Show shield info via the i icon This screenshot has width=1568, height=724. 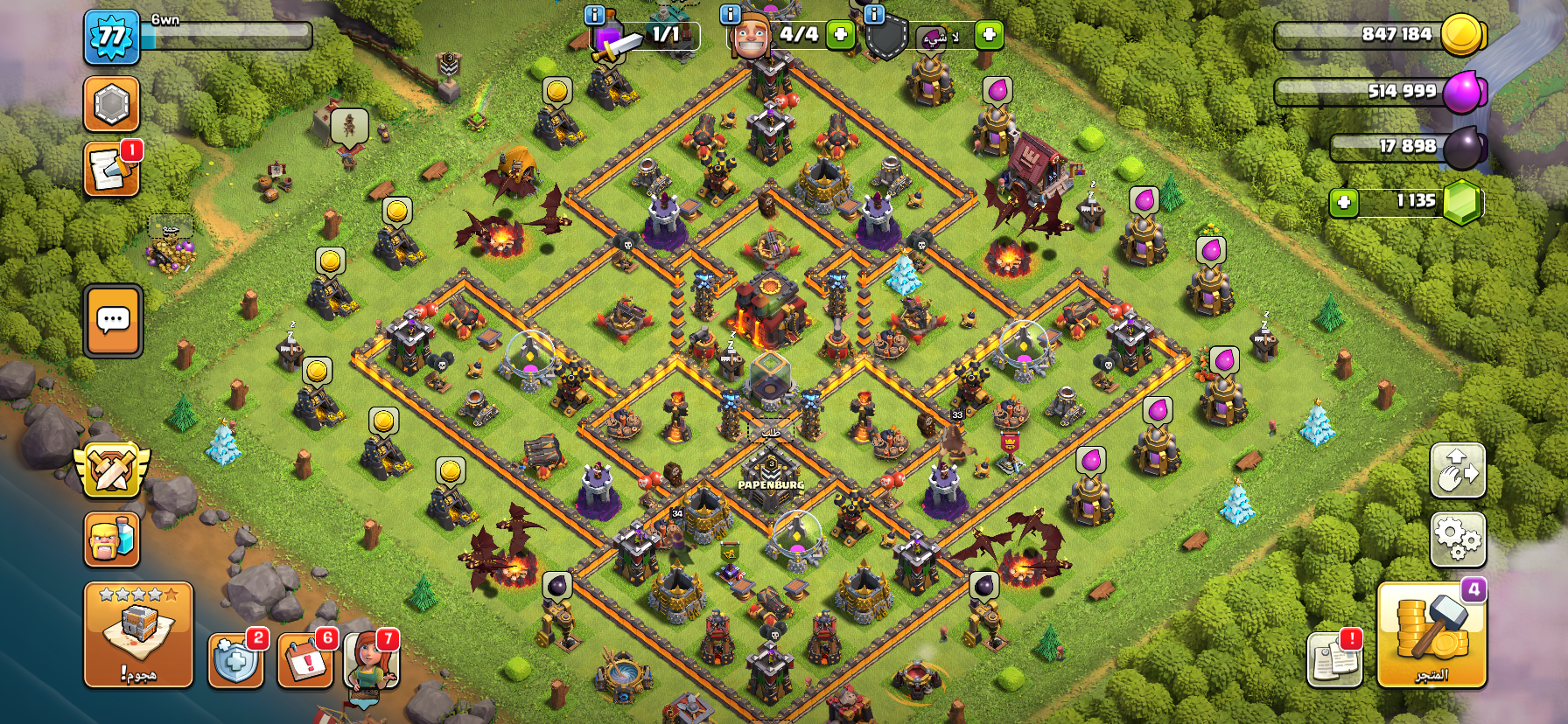click(x=874, y=14)
